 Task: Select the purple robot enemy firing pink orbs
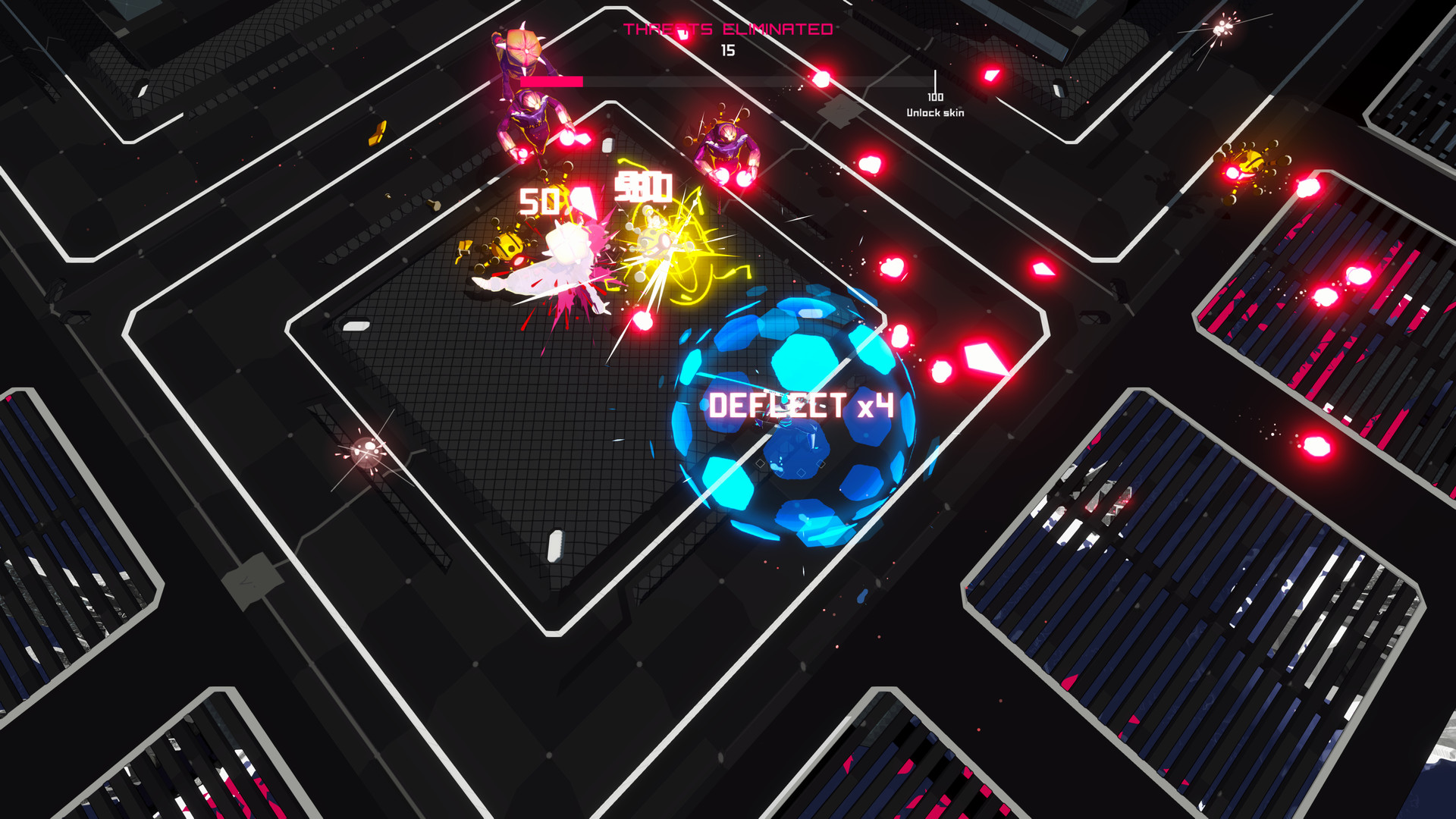531,129
